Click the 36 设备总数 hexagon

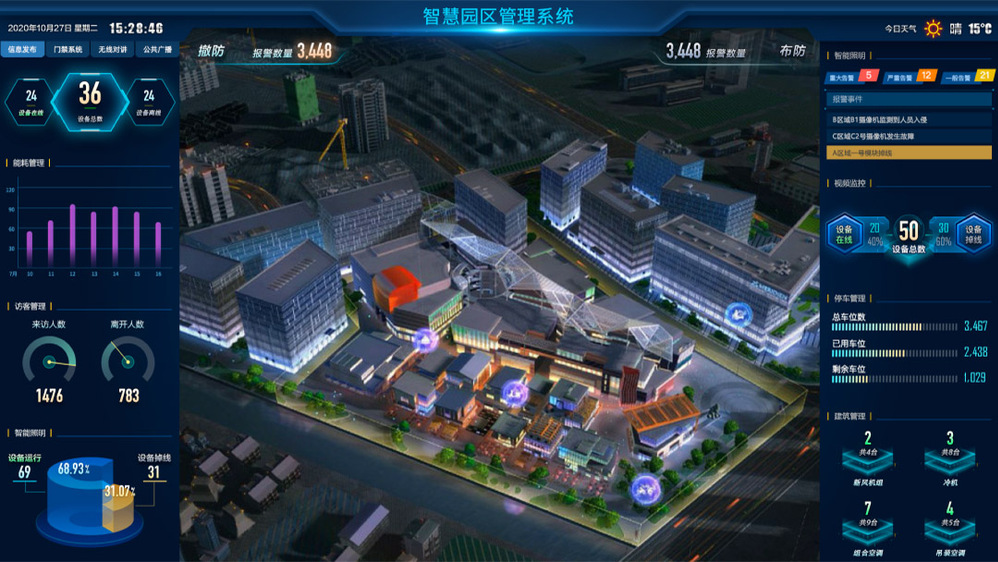90,99
